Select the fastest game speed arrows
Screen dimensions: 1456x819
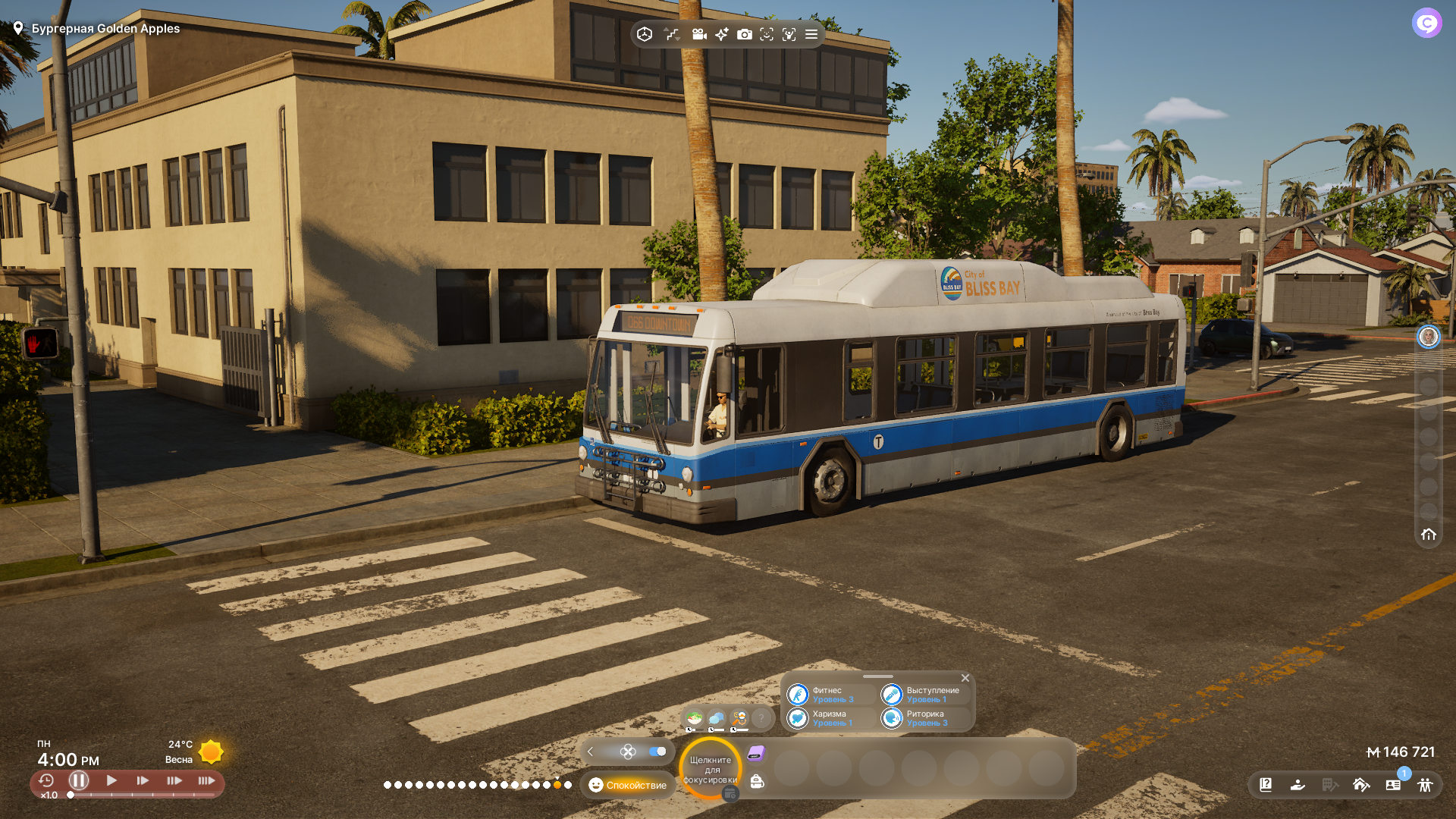206,780
